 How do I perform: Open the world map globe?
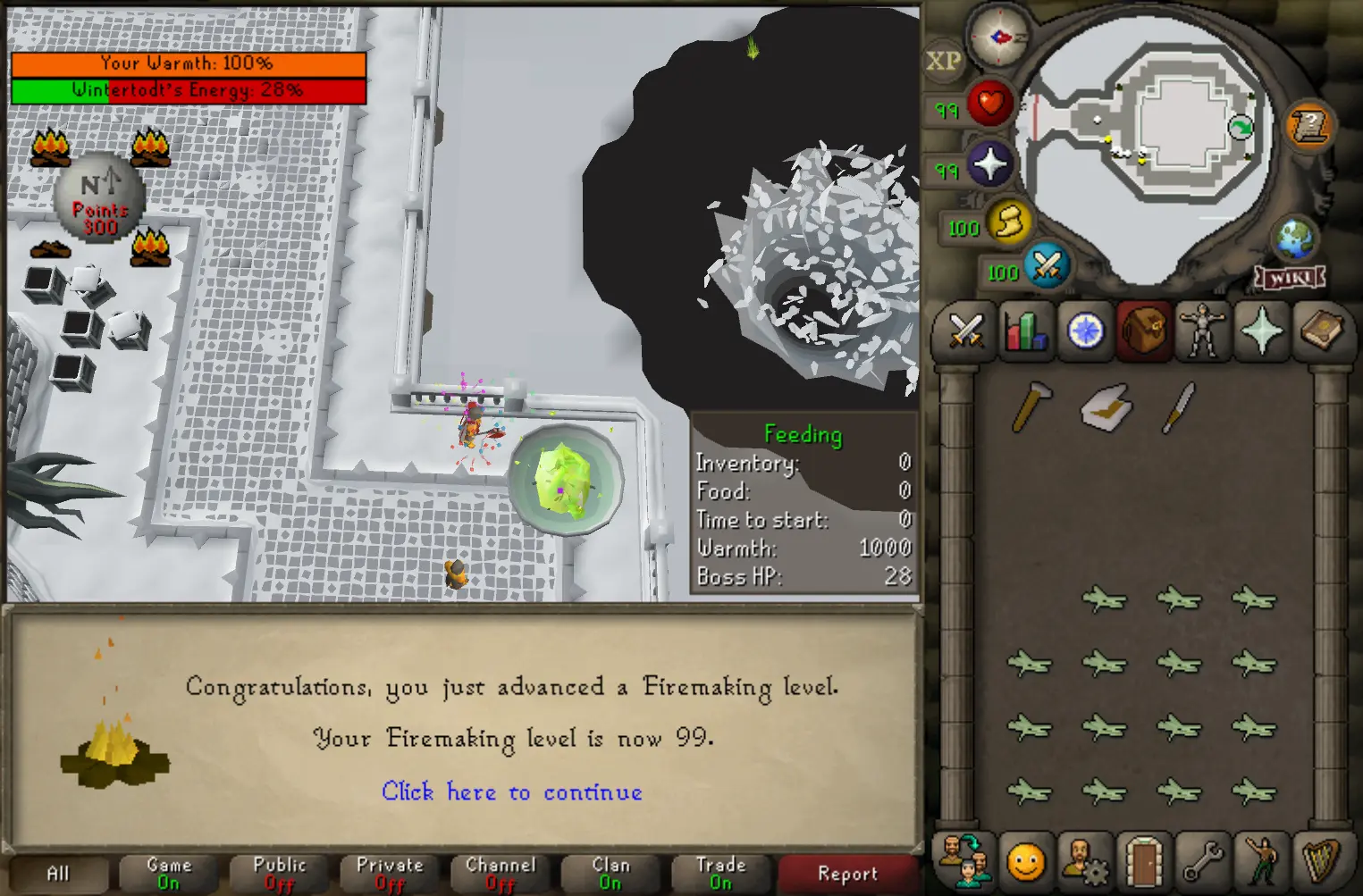(1294, 239)
